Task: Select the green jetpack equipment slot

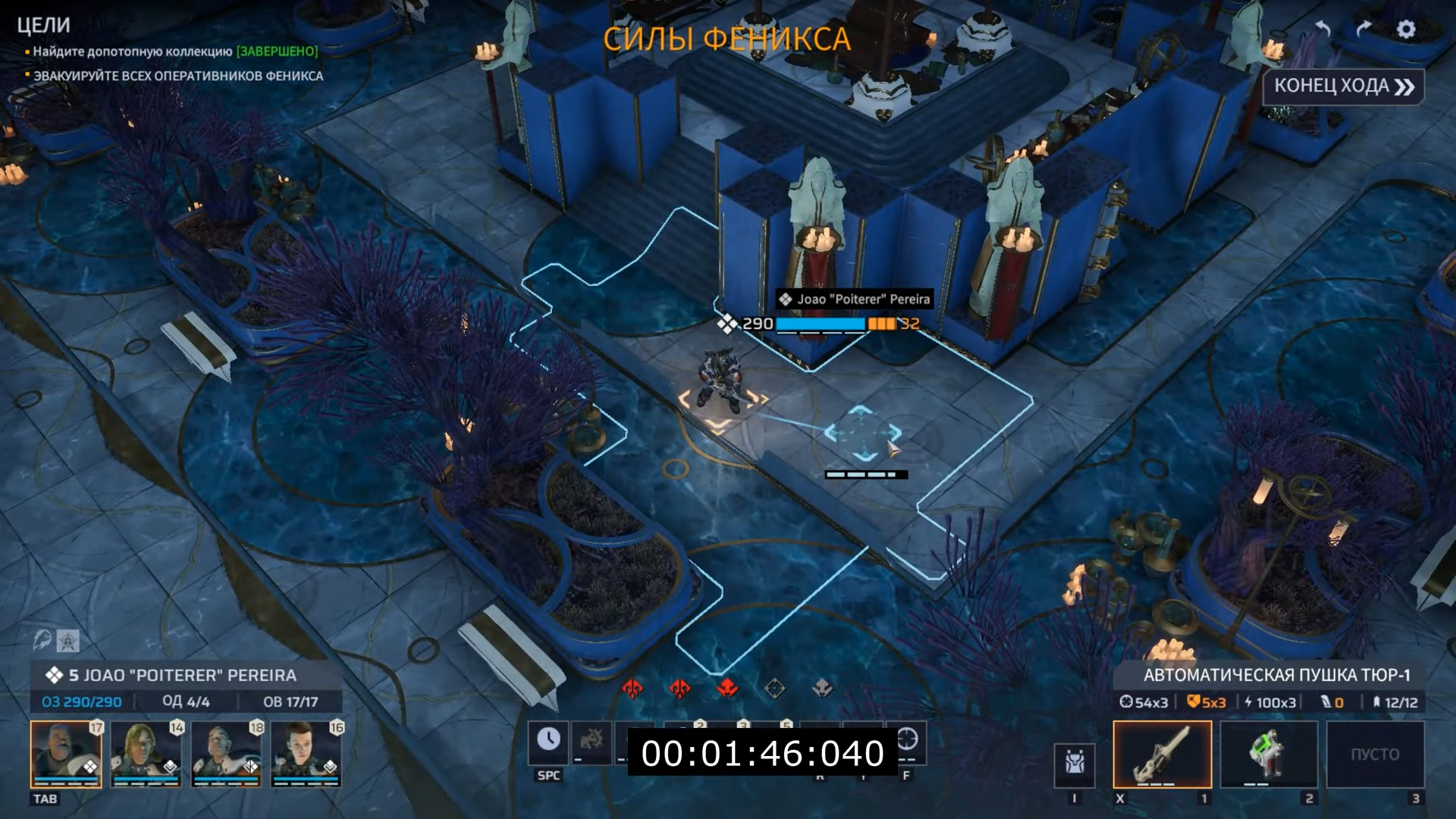Action: click(1269, 754)
